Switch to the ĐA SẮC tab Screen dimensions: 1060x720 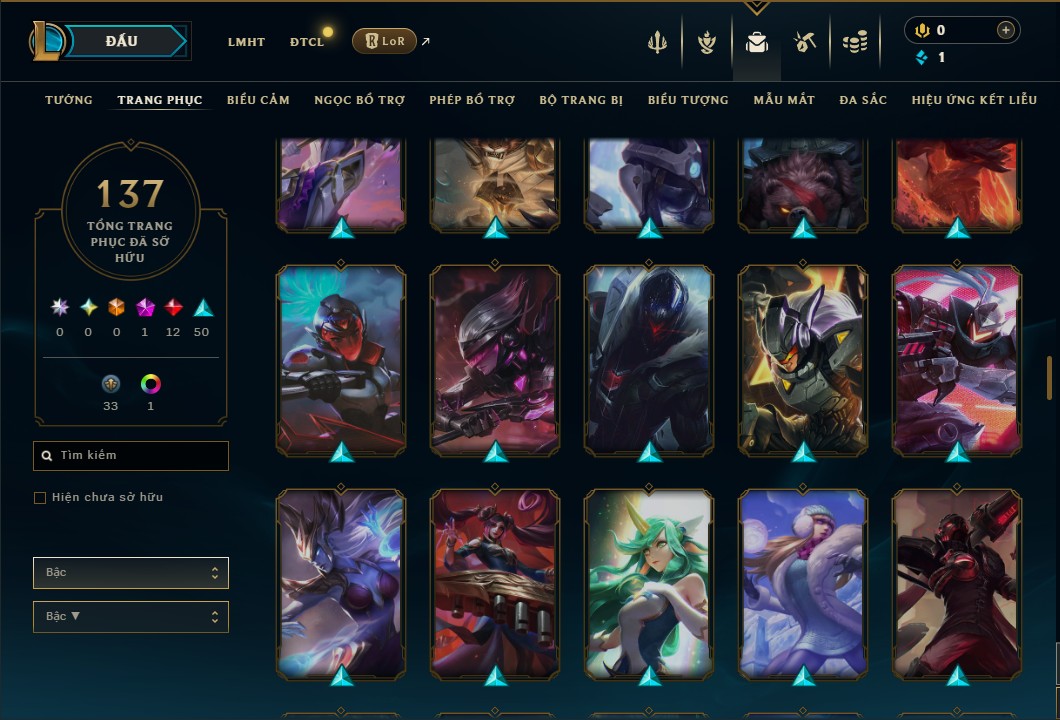(863, 100)
